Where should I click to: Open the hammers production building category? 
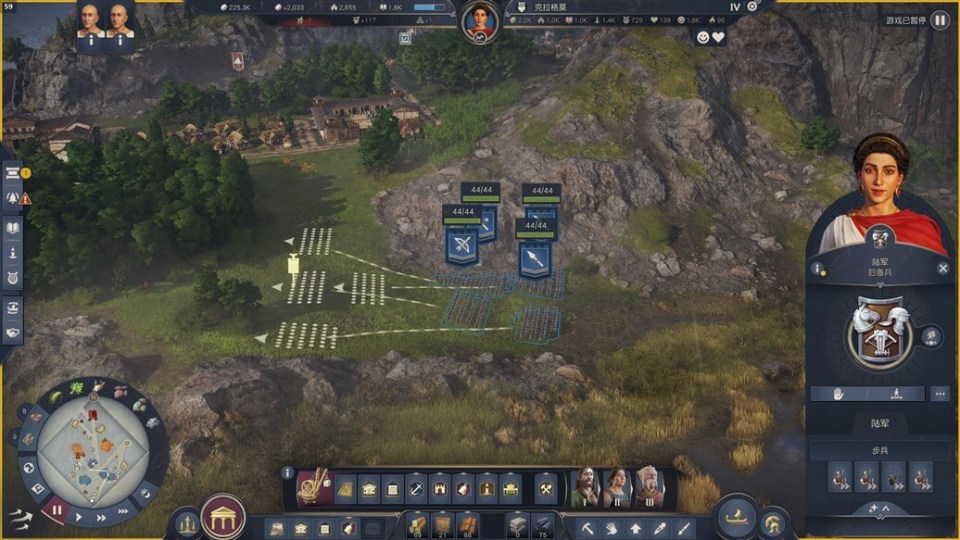(x=545, y=489)
